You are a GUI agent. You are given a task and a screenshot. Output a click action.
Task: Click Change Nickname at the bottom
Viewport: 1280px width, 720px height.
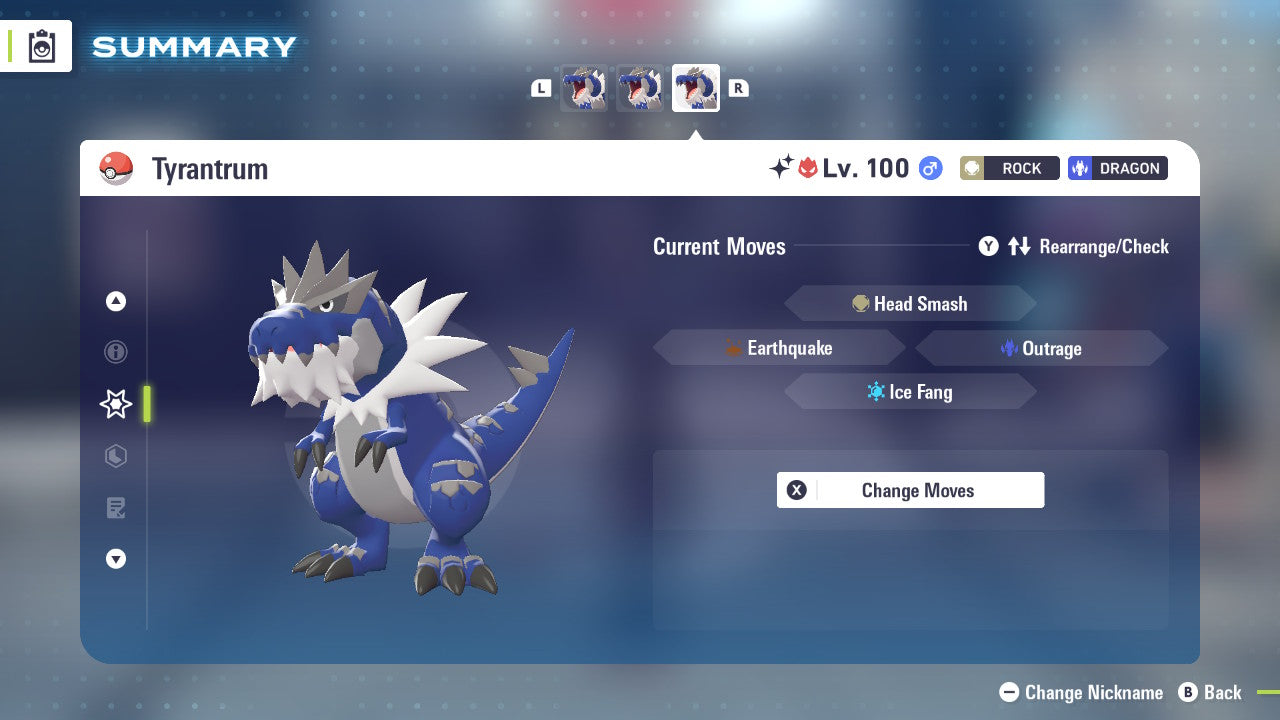(x=1080, y=692)
